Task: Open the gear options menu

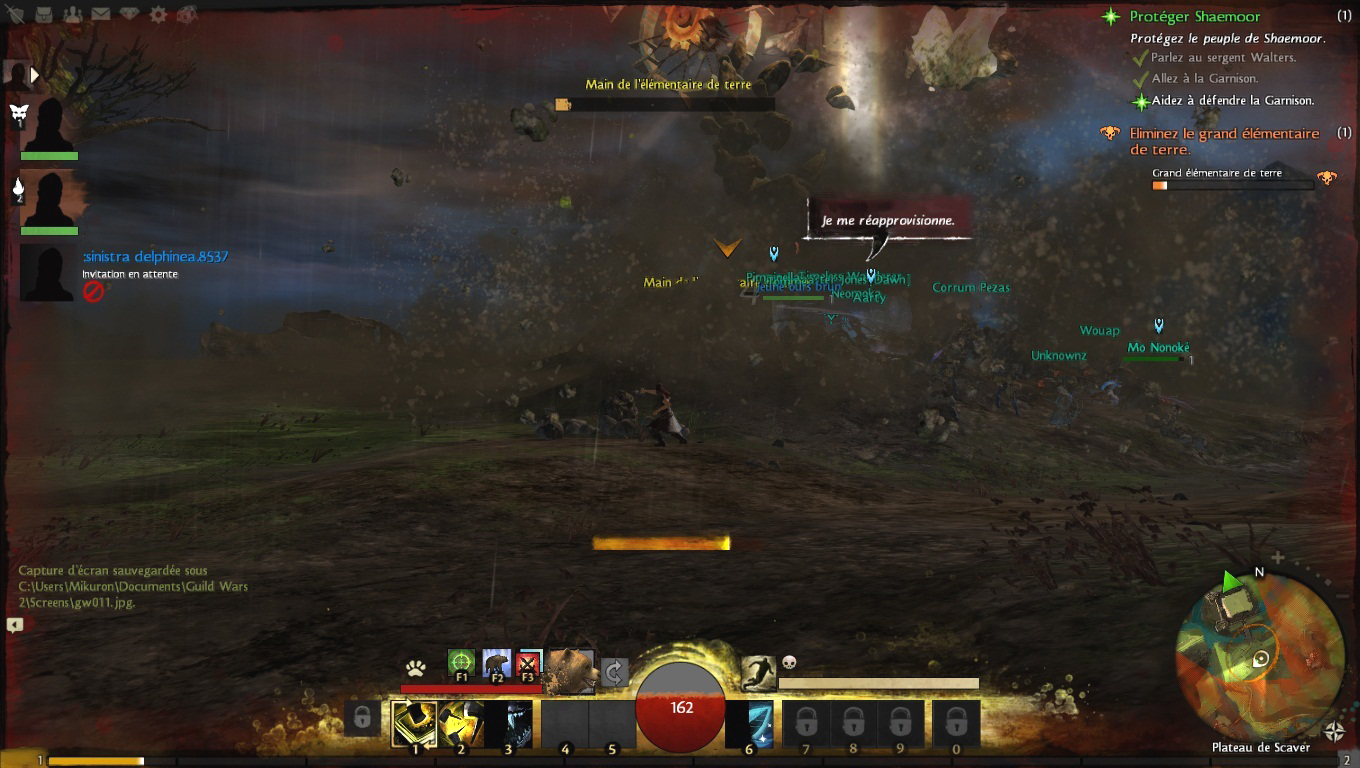Action: (x=158, y=14)
